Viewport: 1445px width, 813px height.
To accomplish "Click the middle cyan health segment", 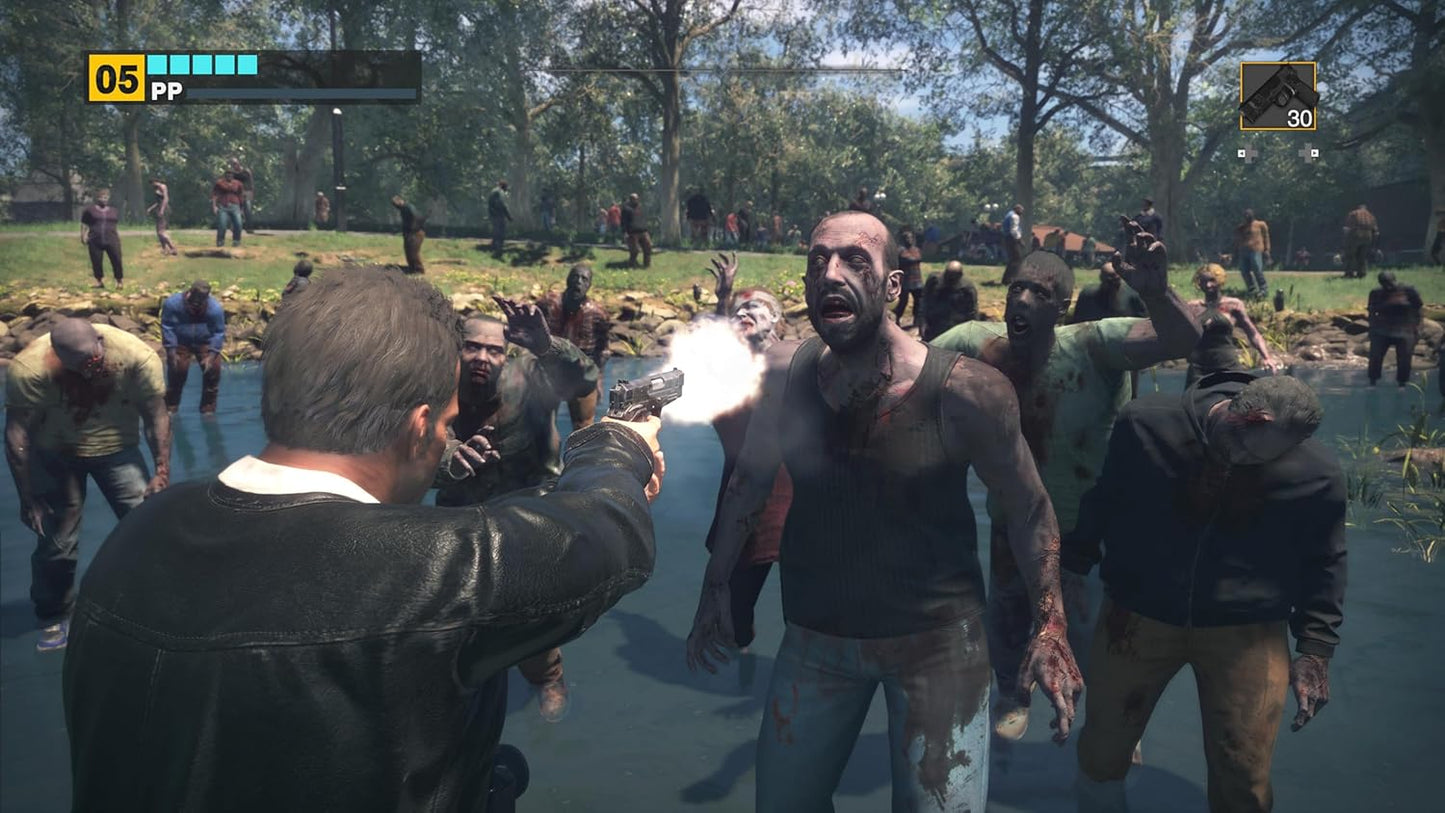I will 202,64.
